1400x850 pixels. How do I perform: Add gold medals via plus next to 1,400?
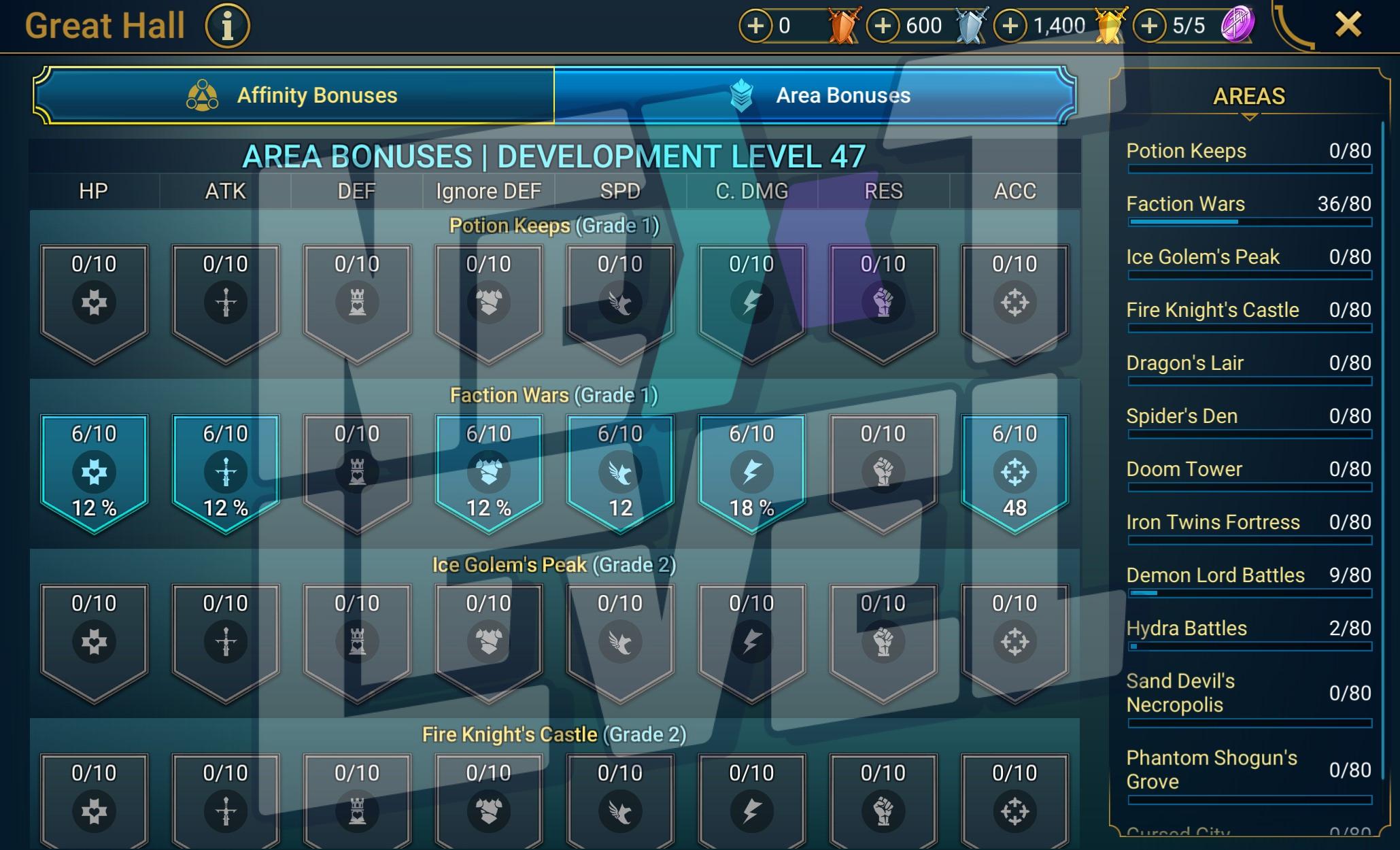tap(1010, 26)
